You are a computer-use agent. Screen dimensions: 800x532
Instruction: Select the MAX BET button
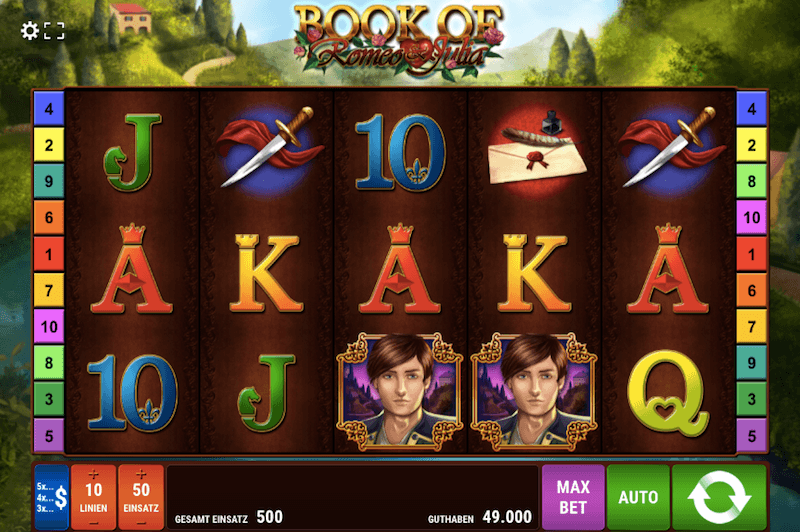click(x=573, y=496)
